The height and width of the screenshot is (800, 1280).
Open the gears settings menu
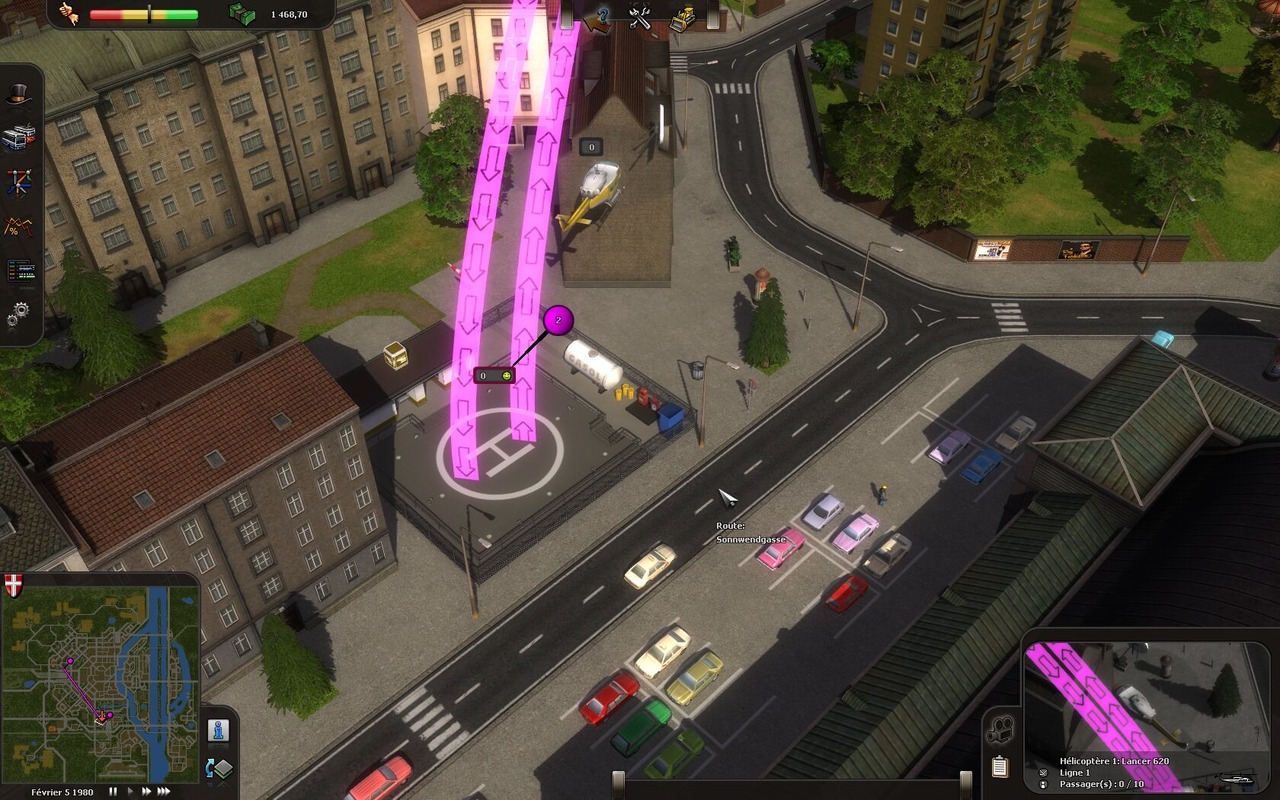(18, 317)
